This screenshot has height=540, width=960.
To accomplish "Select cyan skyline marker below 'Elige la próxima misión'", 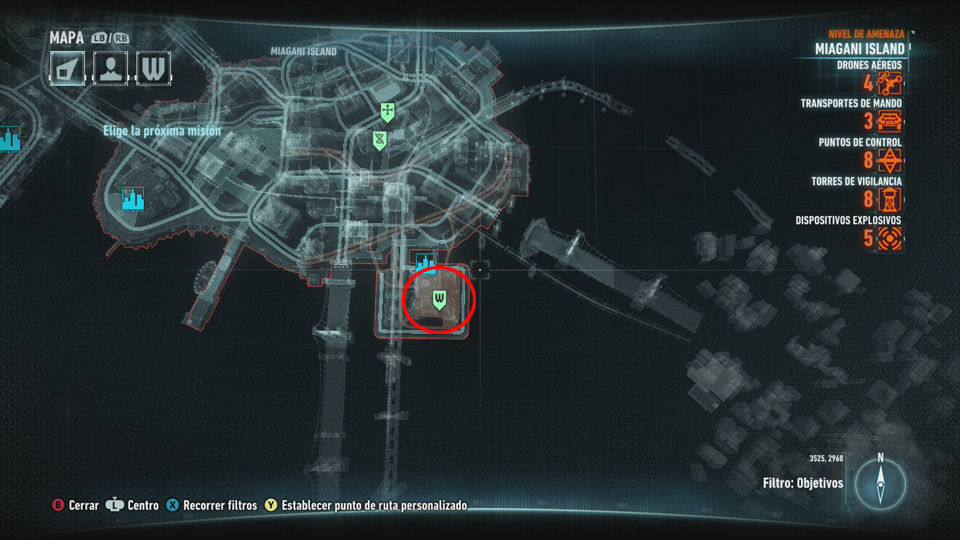I will point(132,199).
